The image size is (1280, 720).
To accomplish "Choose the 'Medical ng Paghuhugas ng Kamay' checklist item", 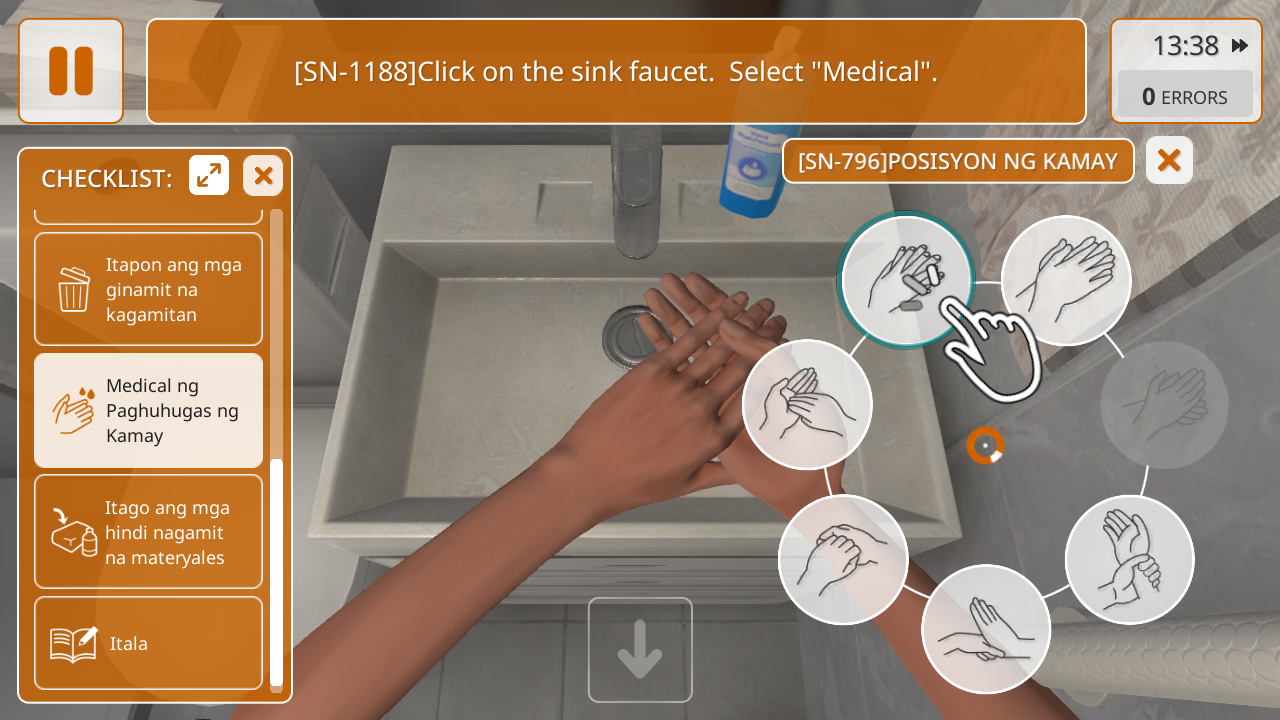I will coord(148,410).
